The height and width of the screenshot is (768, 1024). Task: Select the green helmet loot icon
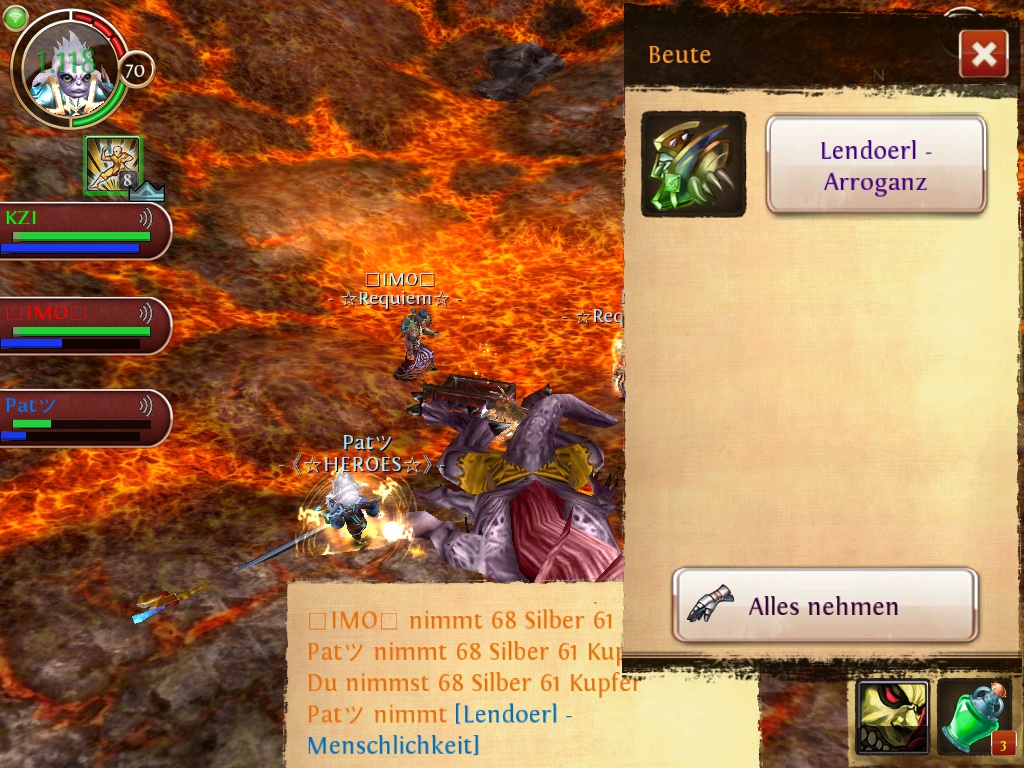point(693,164)
